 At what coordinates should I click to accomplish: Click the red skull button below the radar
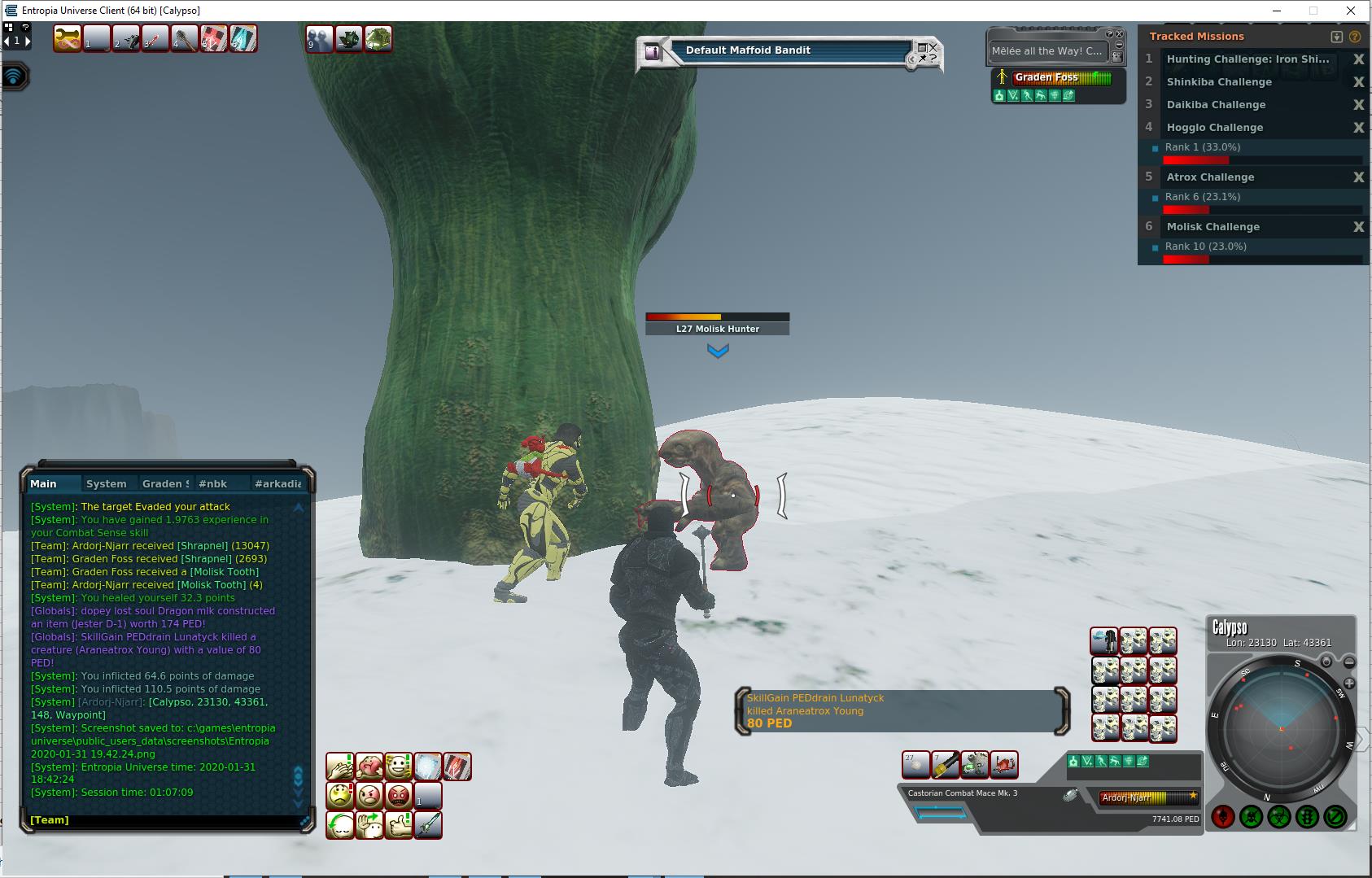1223,816
